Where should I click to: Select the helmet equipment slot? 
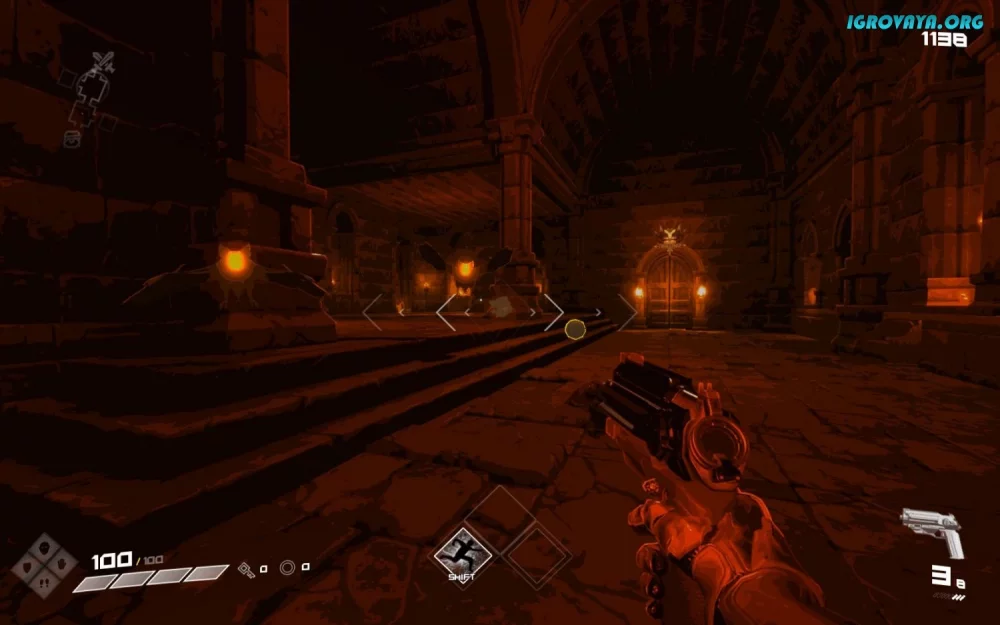tap(43, 548)
